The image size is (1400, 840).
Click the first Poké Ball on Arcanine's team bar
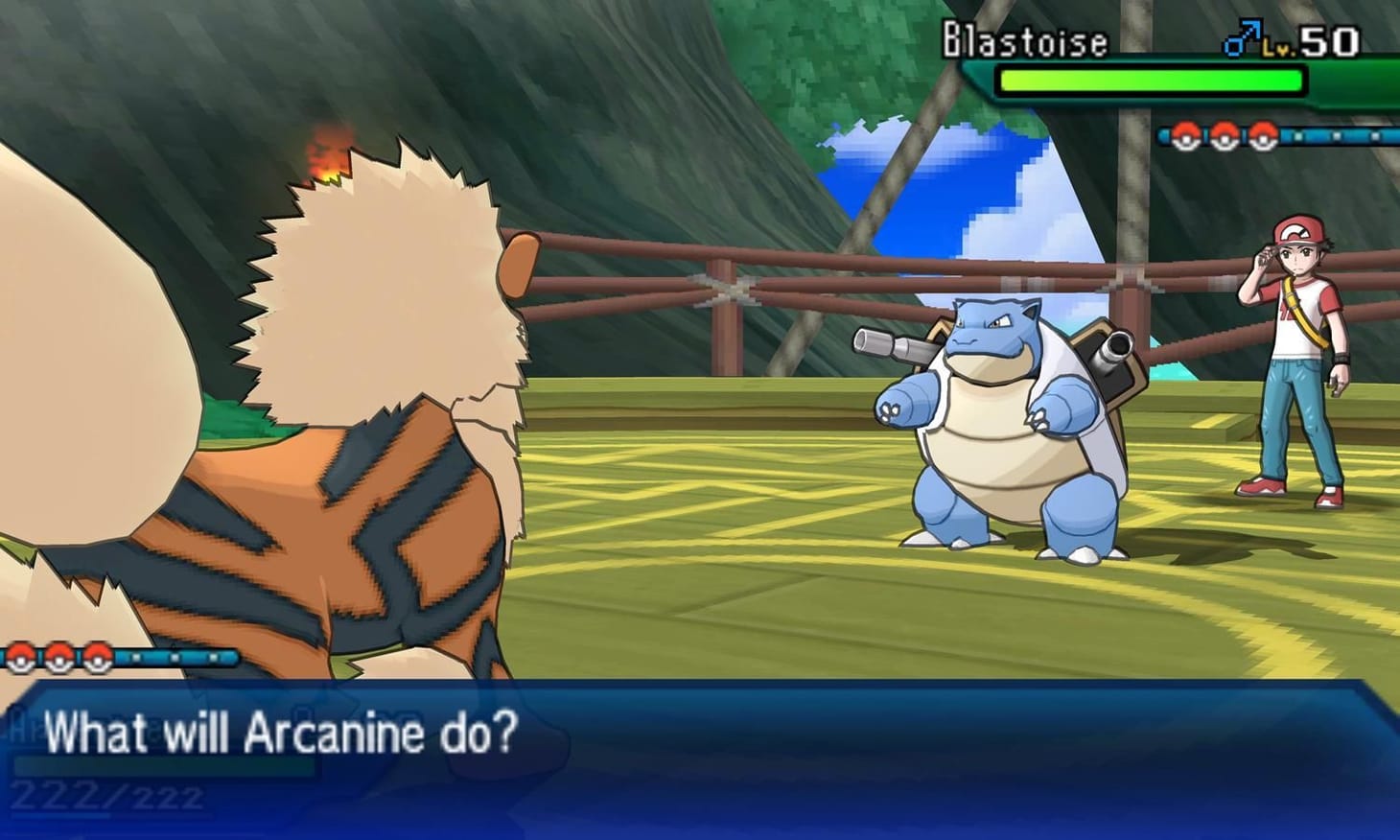click(x=19, y=660)
